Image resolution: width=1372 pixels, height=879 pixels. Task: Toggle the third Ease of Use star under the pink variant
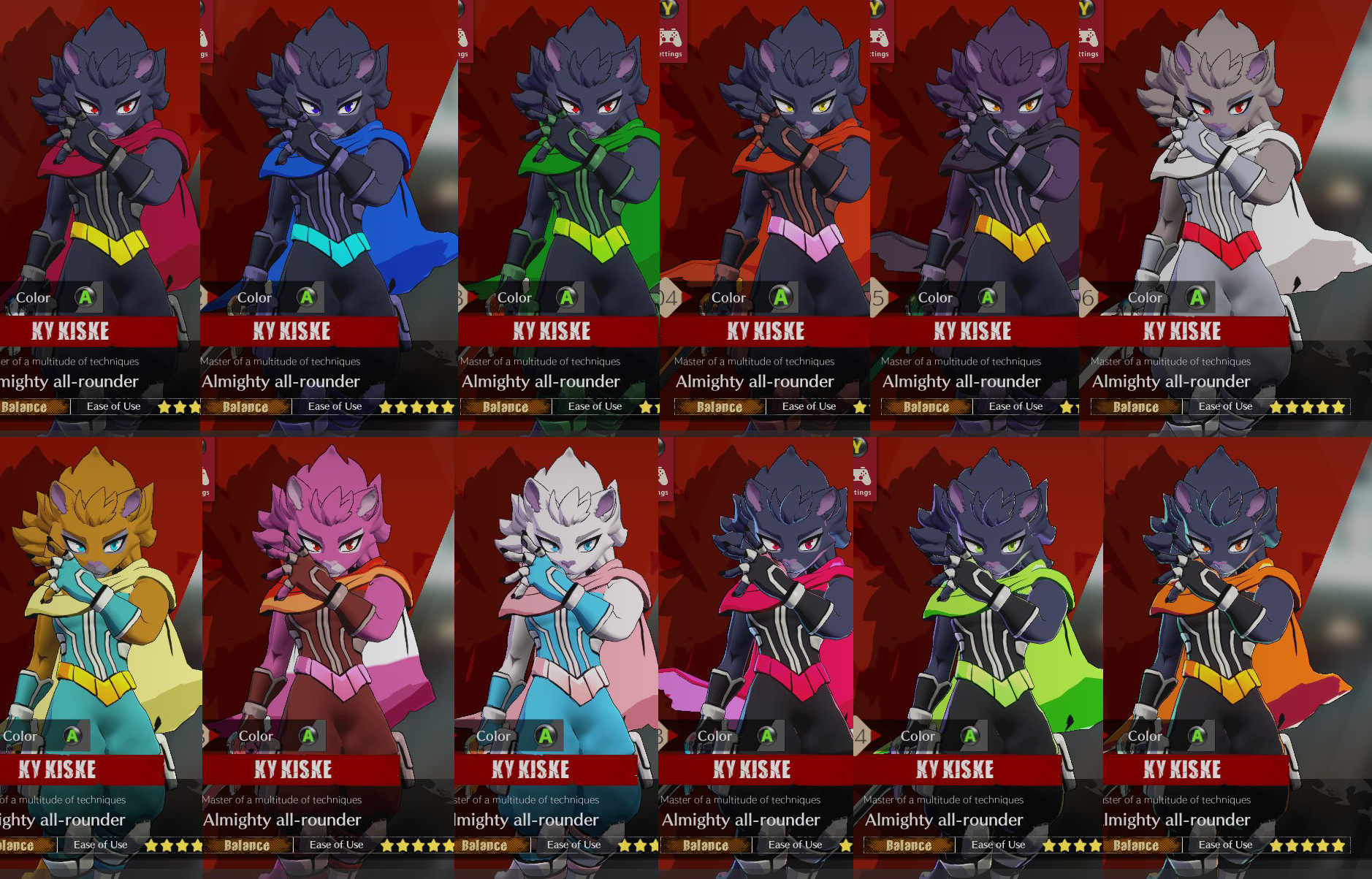point(417,845)
